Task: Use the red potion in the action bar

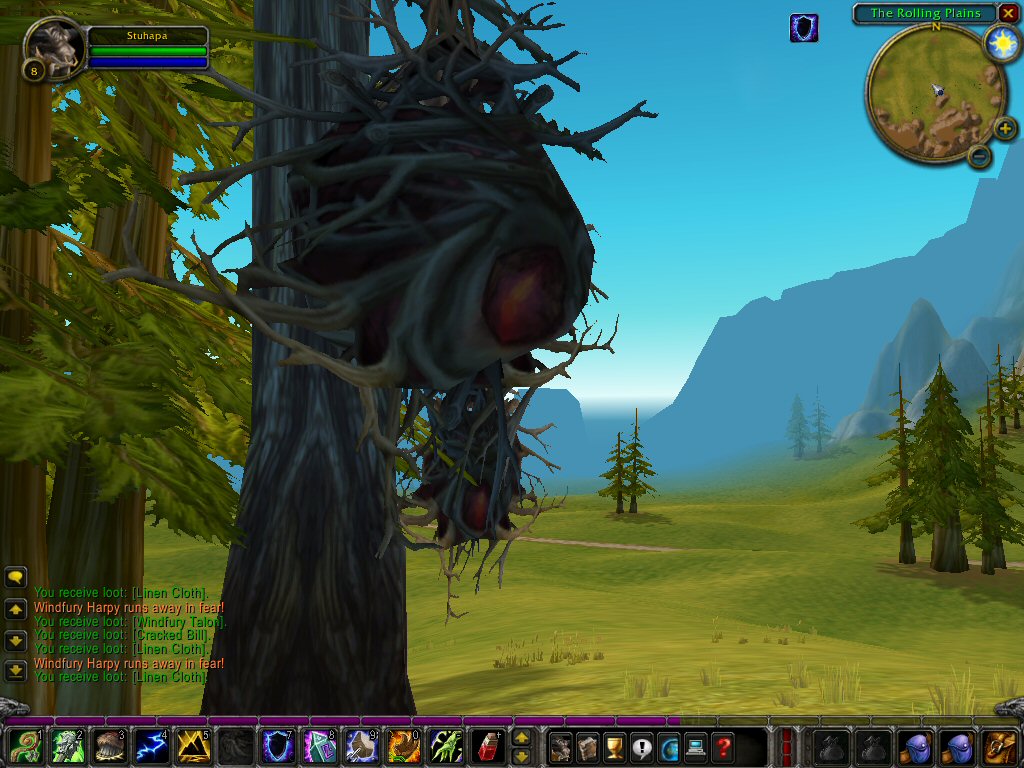Action: point(487,747)
